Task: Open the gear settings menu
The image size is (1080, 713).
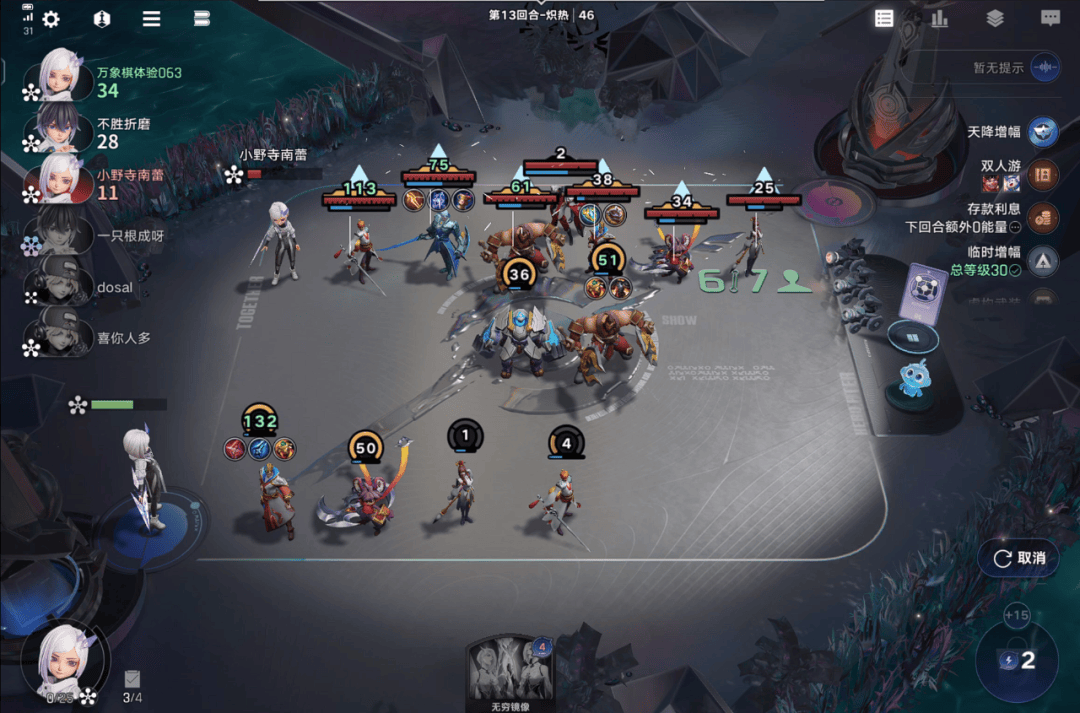Action: [50, 19]
